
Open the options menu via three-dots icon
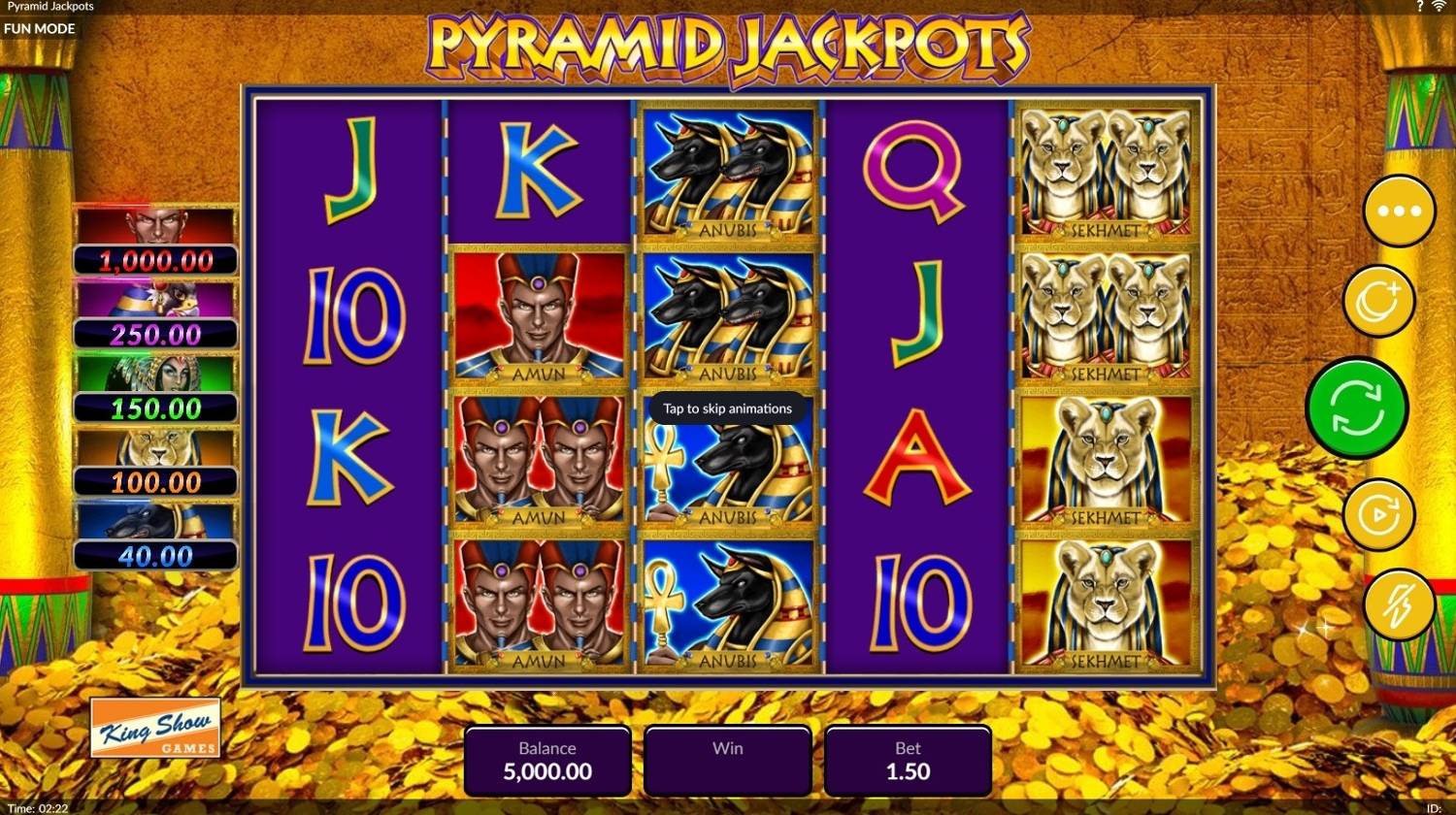pos(1399,210)
